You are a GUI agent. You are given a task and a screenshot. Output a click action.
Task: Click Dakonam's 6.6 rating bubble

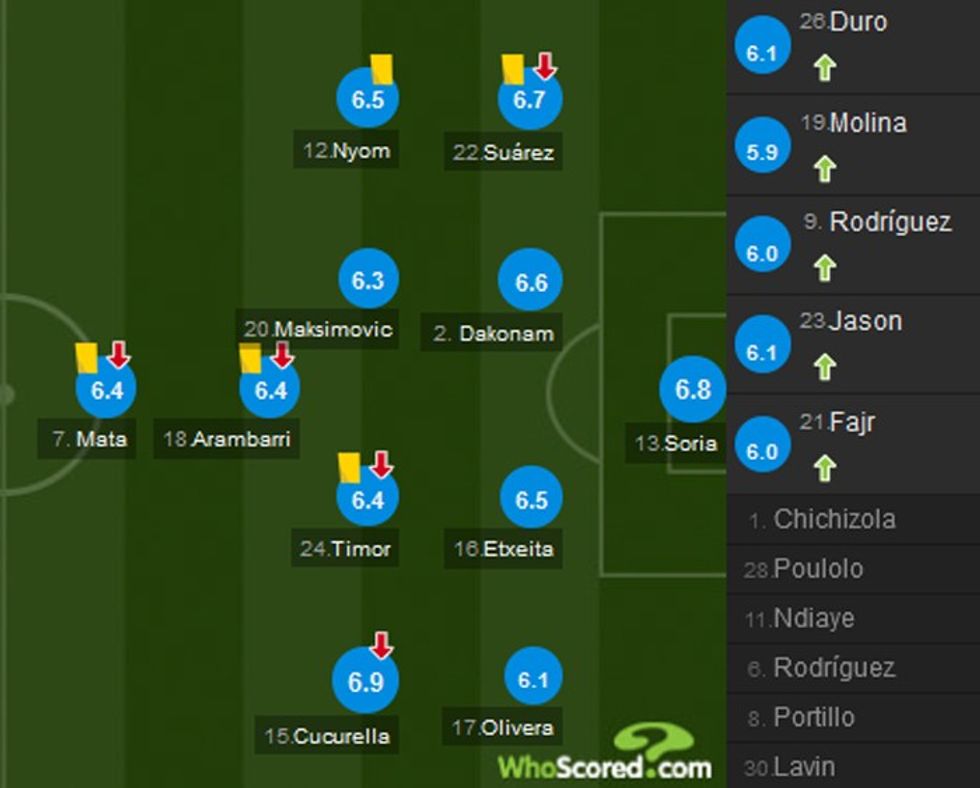531,282
